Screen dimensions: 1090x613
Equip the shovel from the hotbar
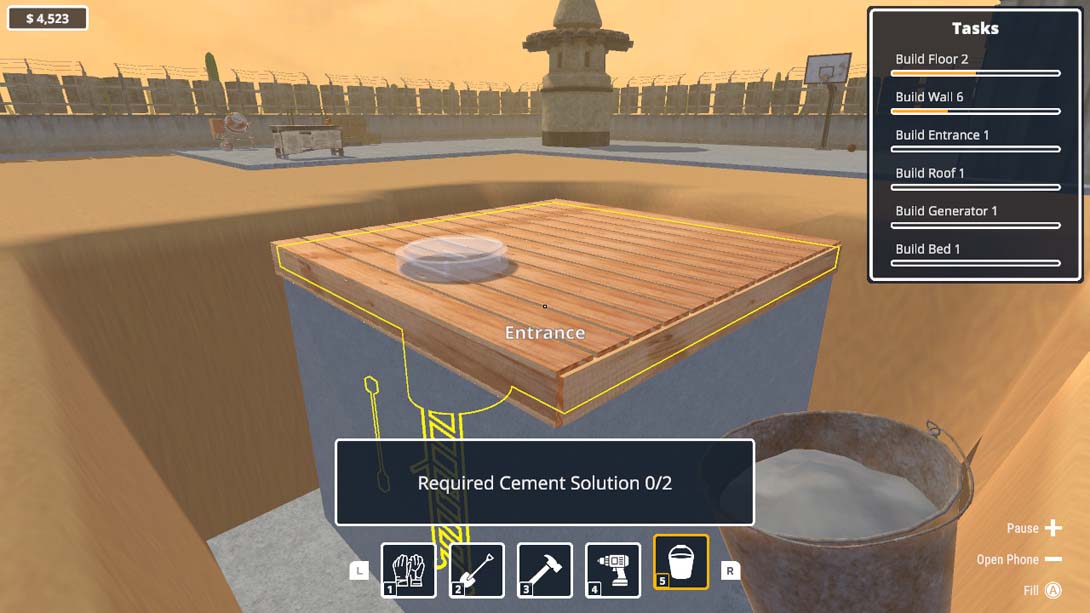(476, 570)
